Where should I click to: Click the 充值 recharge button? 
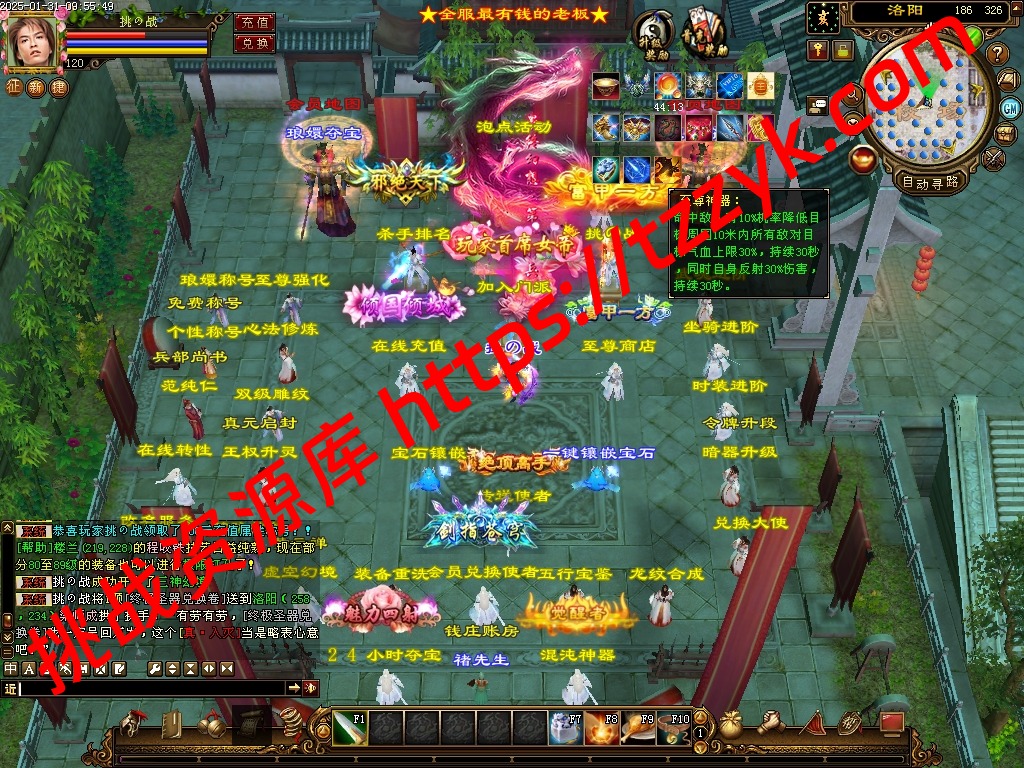click(255, 22)
